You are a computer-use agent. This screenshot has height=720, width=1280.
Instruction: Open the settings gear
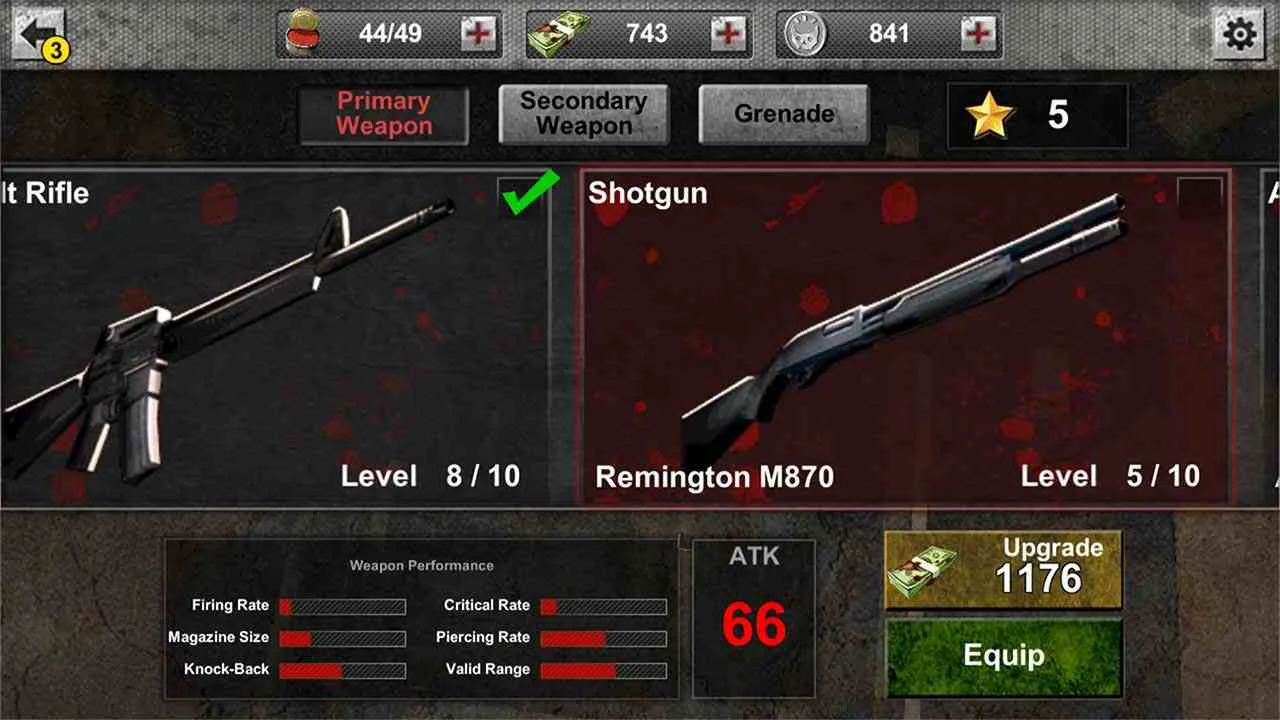click(x=1241, y=32)
